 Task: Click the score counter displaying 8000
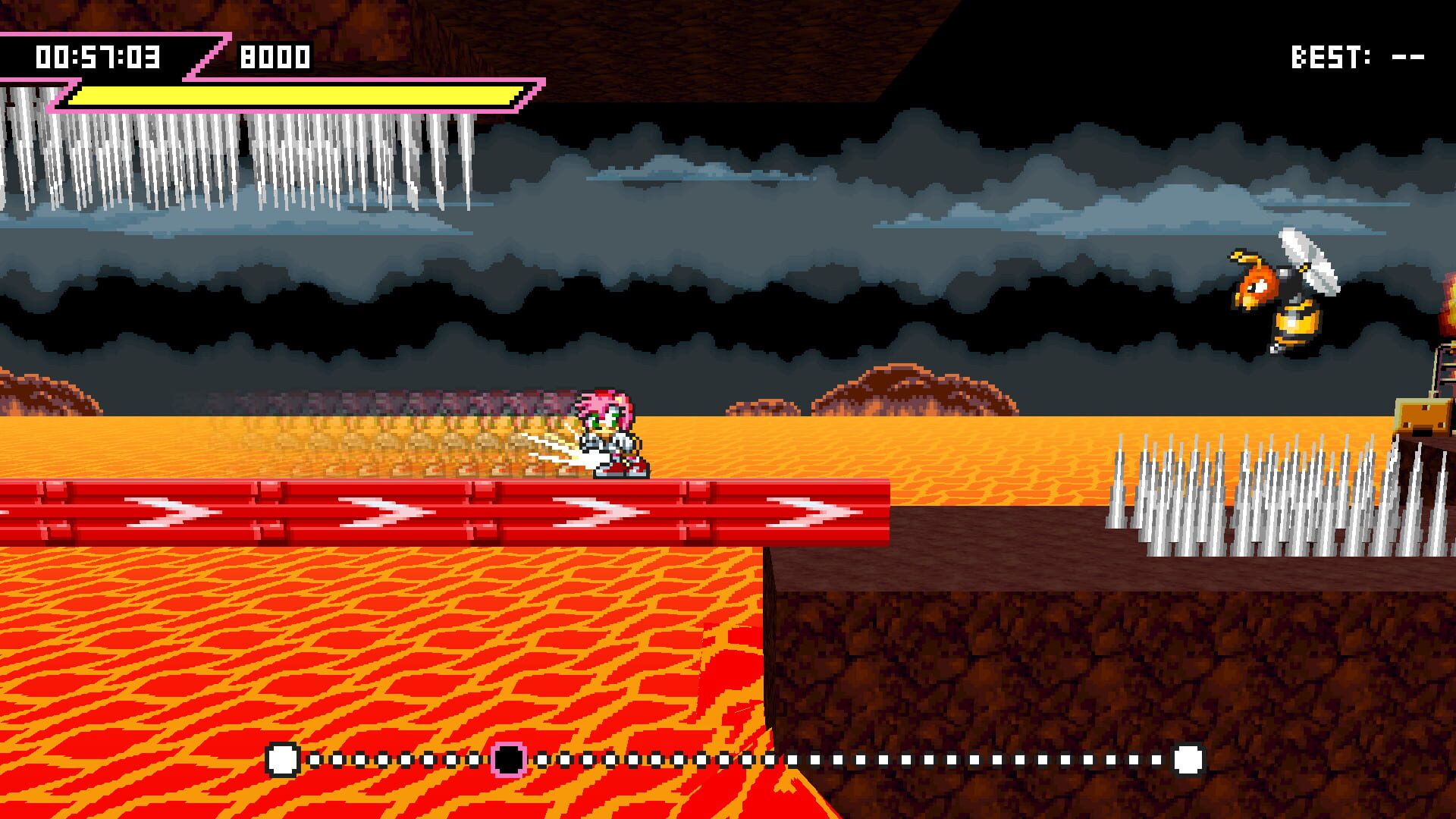pos(275,55)
